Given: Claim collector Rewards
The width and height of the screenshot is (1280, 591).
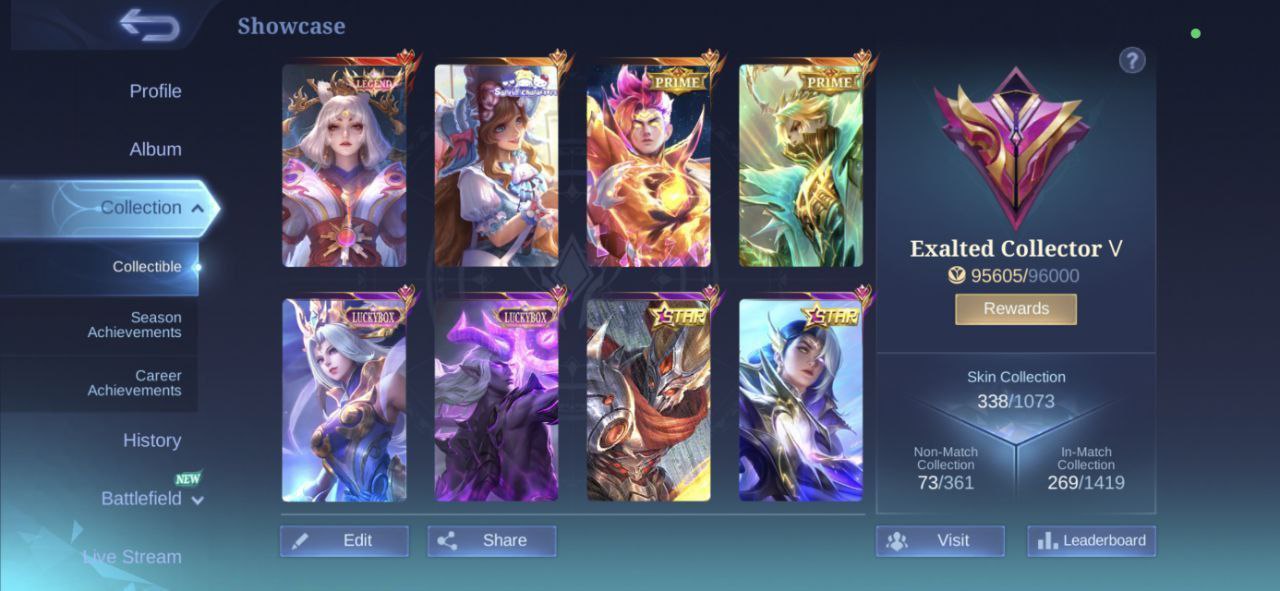Looking at the screenshot, I should (1015, 309).
